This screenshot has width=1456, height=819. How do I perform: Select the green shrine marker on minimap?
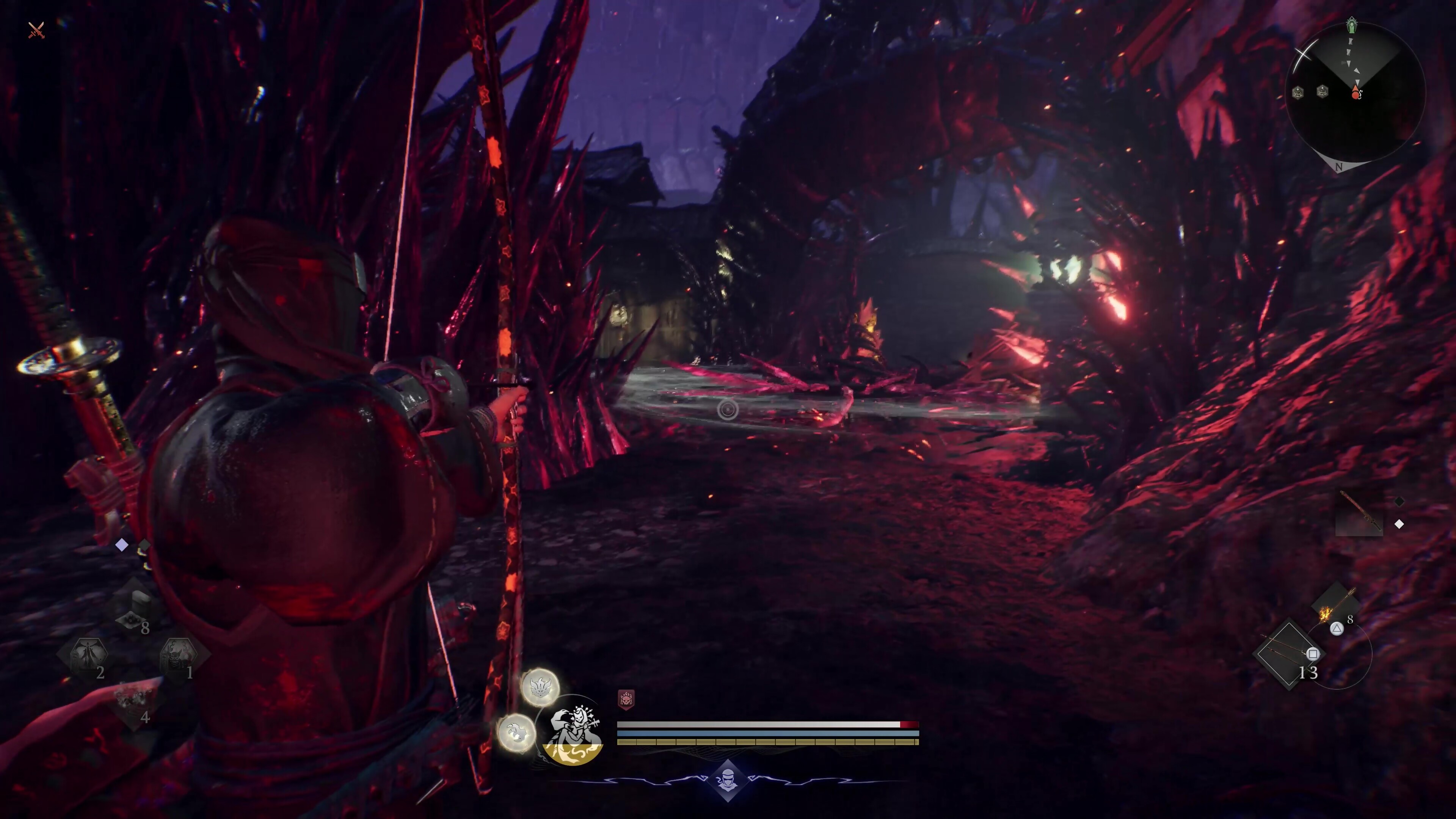(1351, 25)
